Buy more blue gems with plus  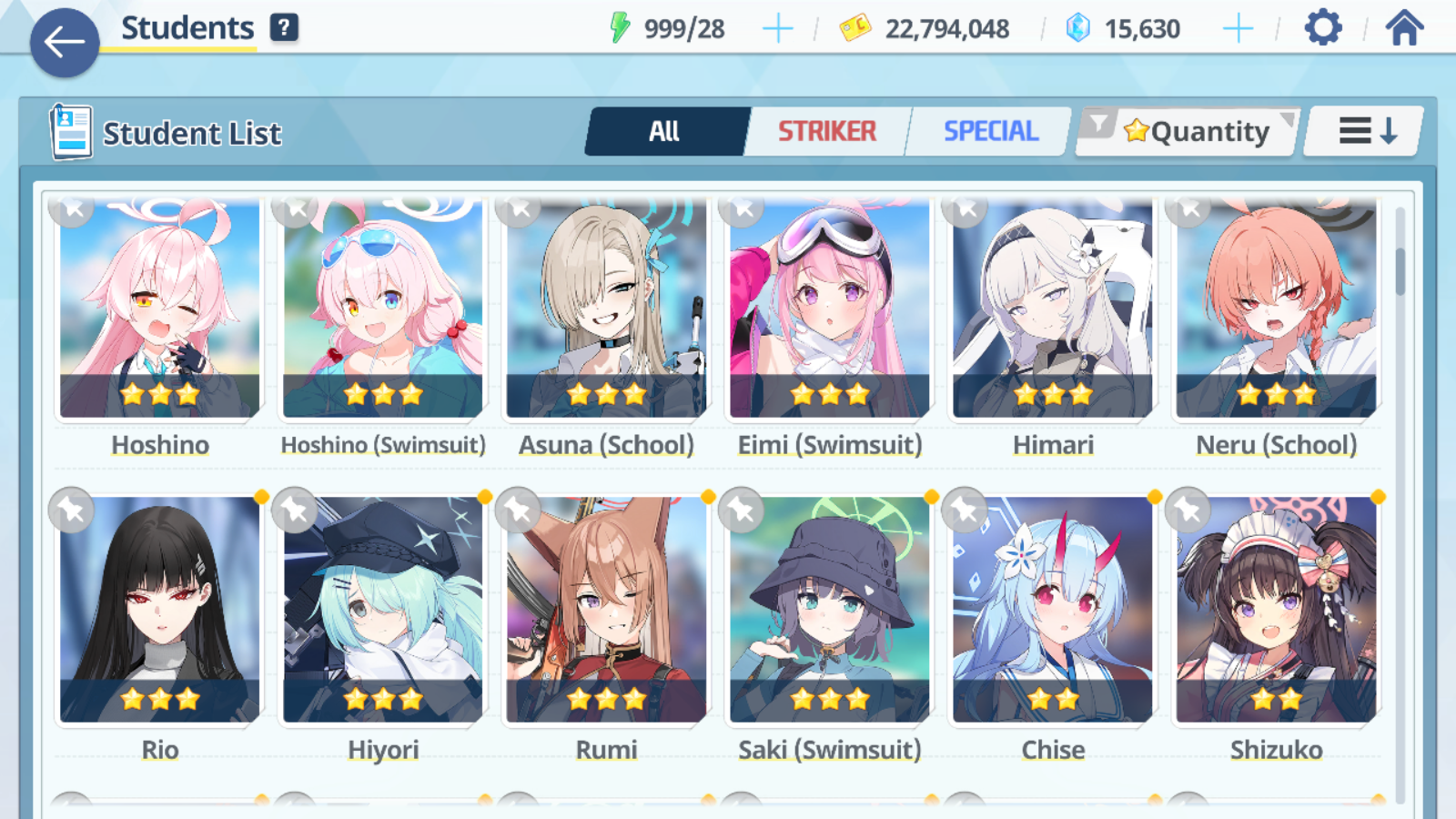[1238, 29]
